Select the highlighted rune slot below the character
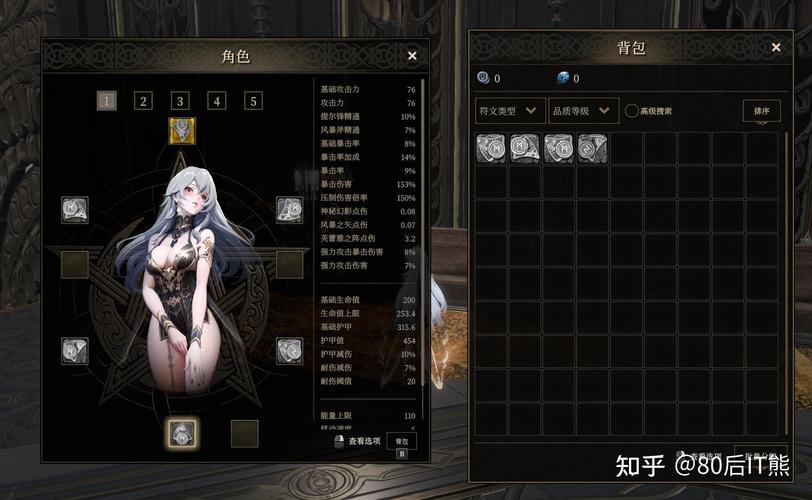This screenshot has width=812, height=500. (x=181, y=432)
